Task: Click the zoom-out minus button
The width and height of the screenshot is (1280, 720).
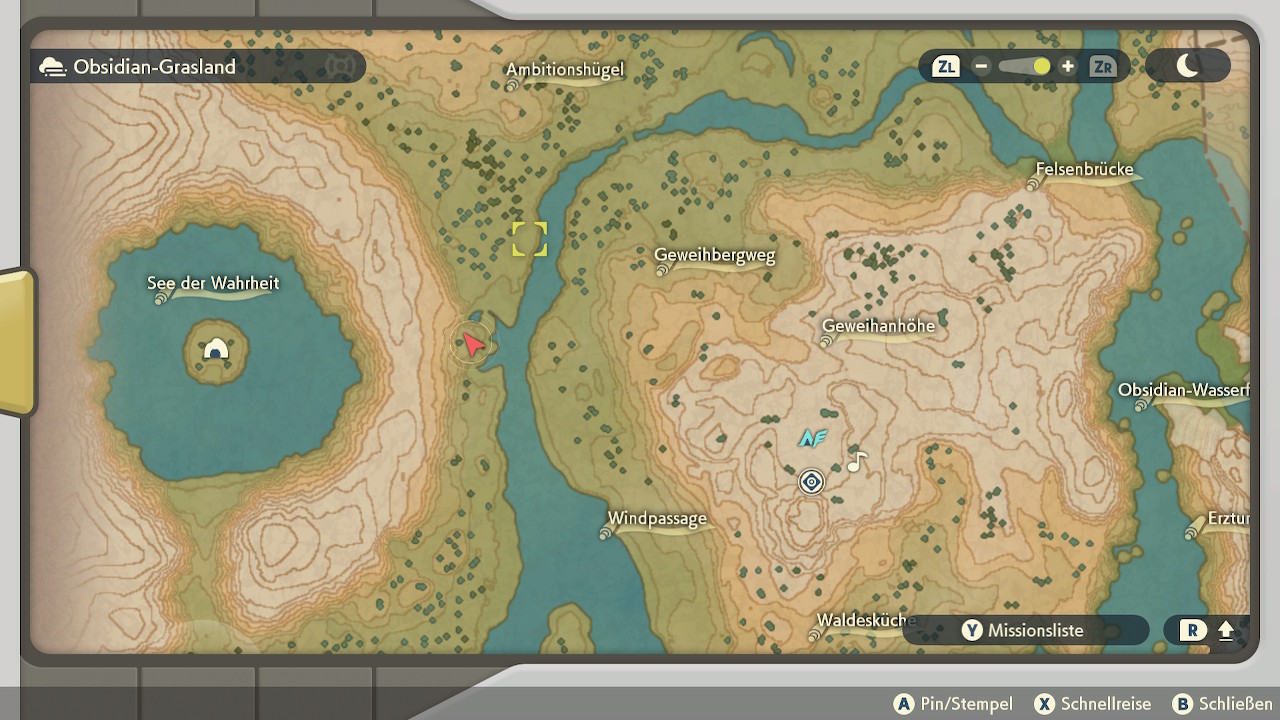Action: click(981, 67)
